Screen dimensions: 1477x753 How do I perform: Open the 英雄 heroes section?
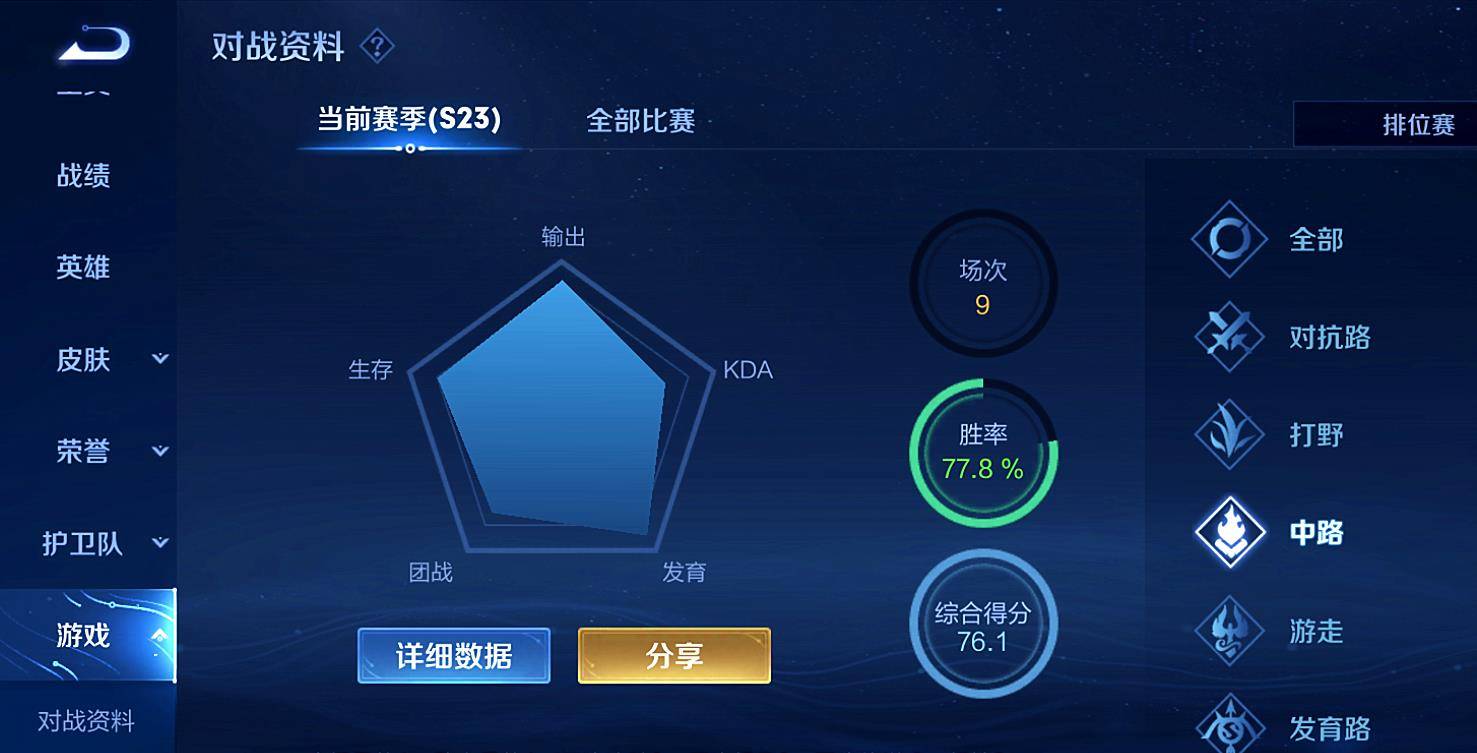(83, 267)
